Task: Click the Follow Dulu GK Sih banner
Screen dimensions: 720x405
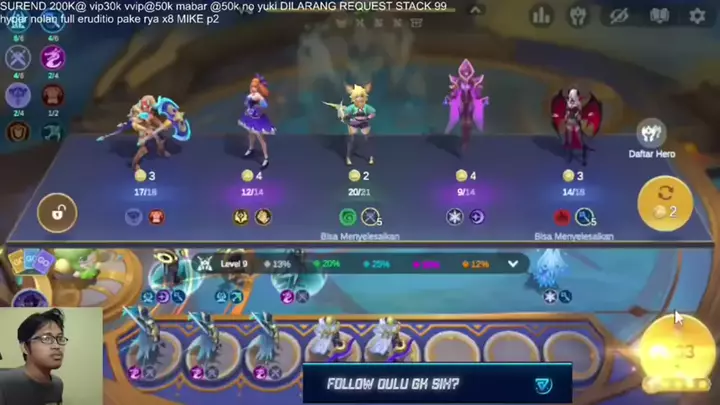Action: tap(437, 384)
